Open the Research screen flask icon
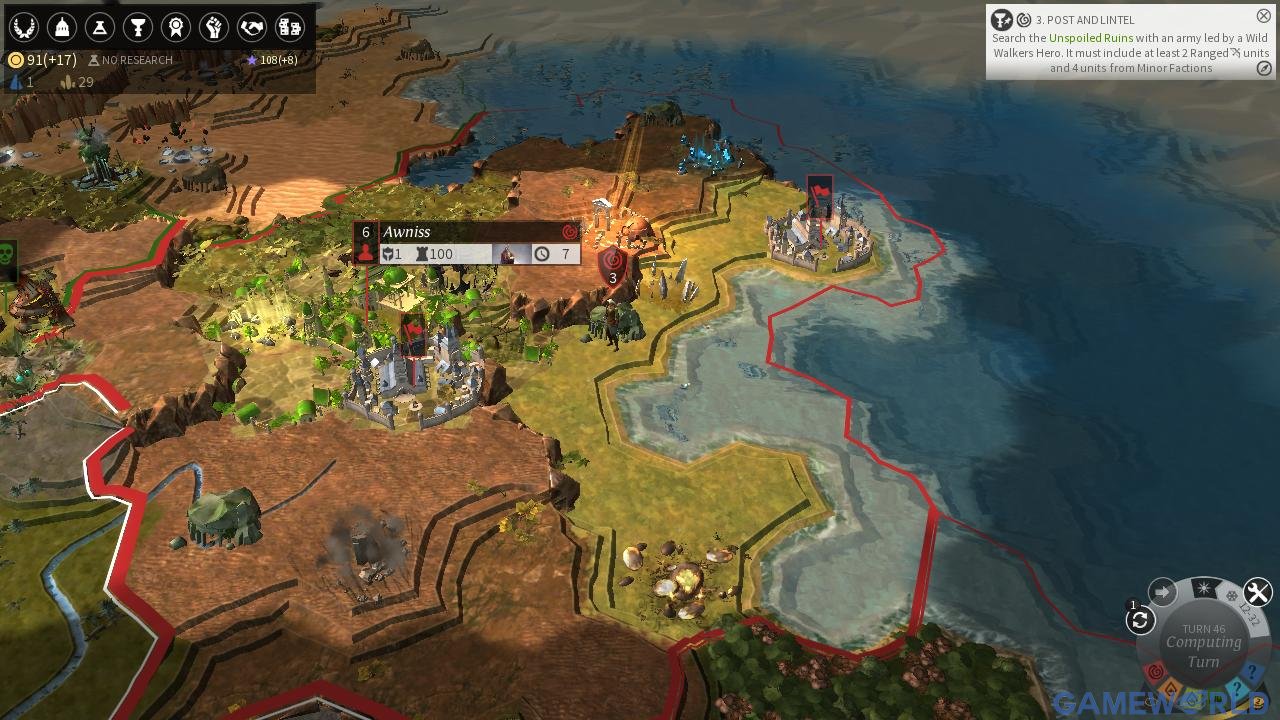1280x720 pixels. pyautogui.click(x=99, y=27)
